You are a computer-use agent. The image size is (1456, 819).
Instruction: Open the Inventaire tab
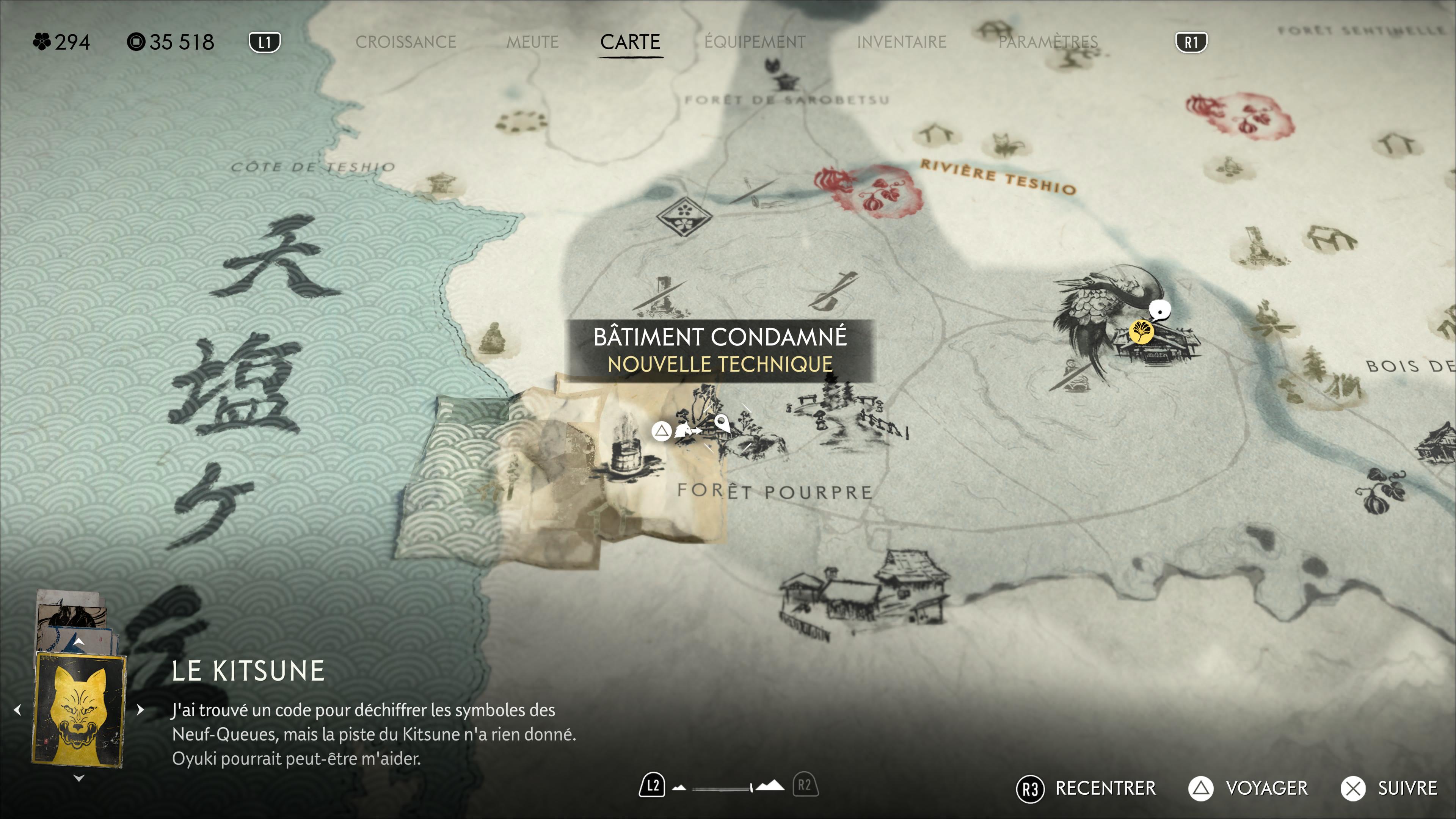pos(901,42)
